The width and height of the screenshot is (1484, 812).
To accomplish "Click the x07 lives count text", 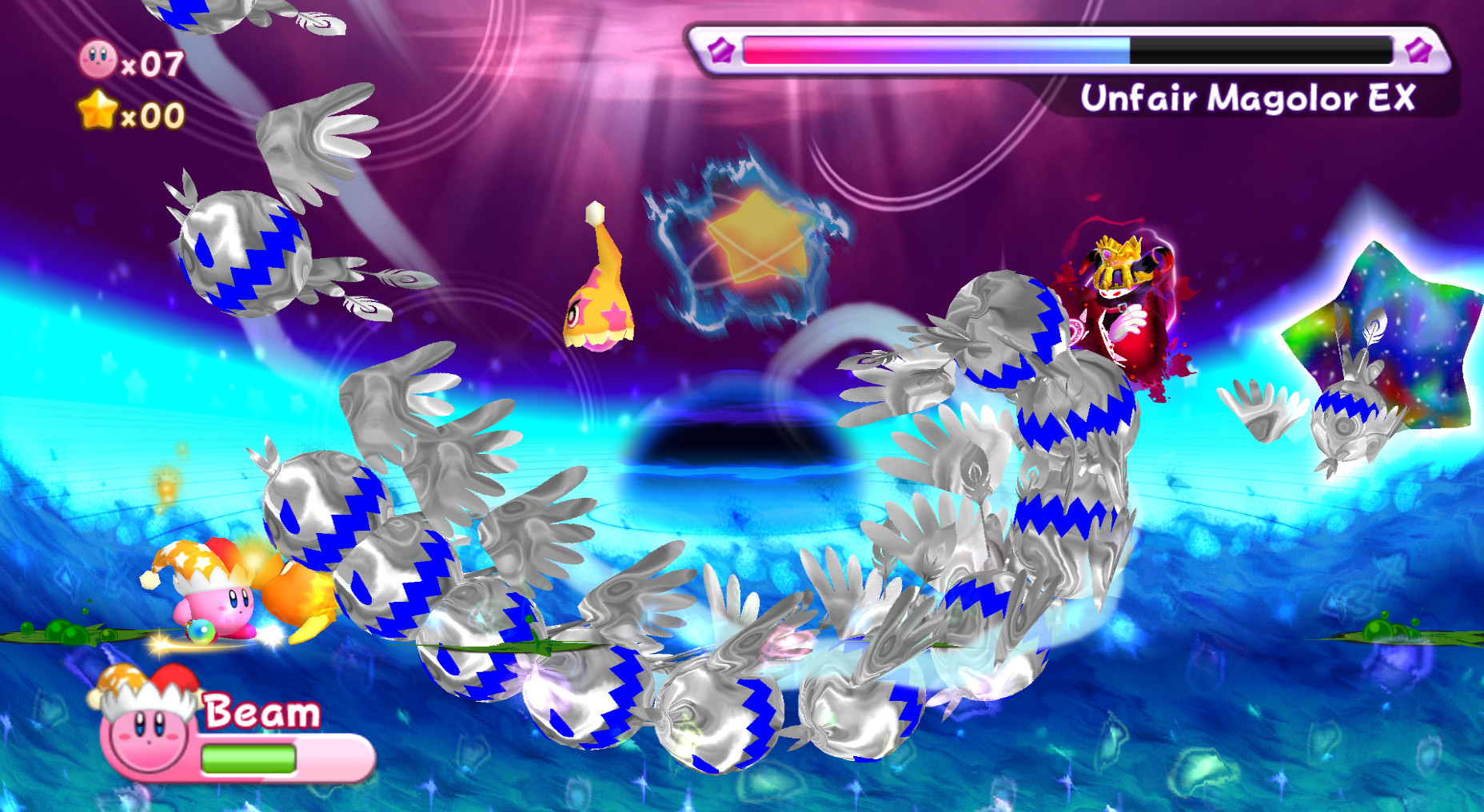I will pyautogui.click(x=154, y=64).
